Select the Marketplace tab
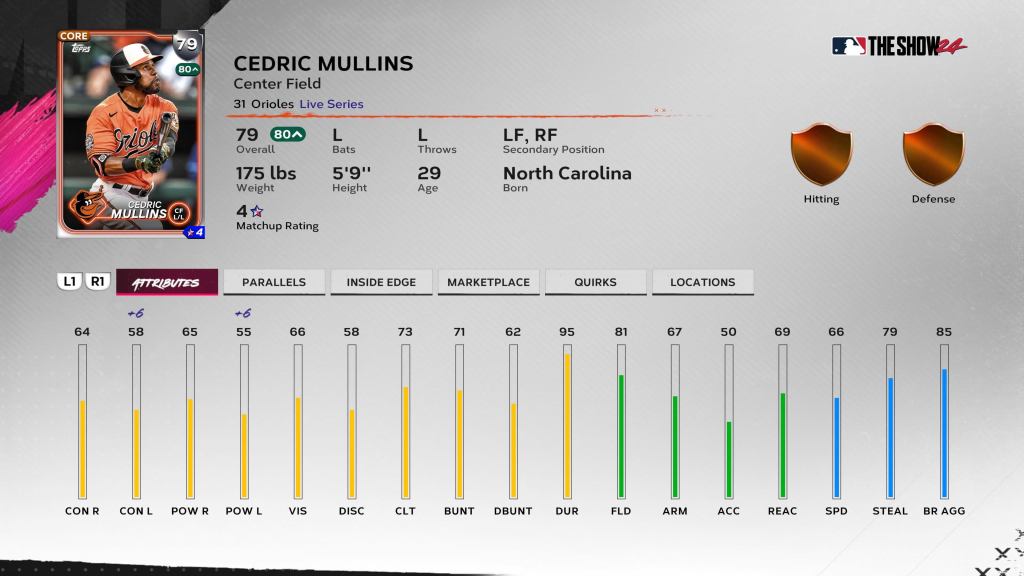 [x=488, y=282]
